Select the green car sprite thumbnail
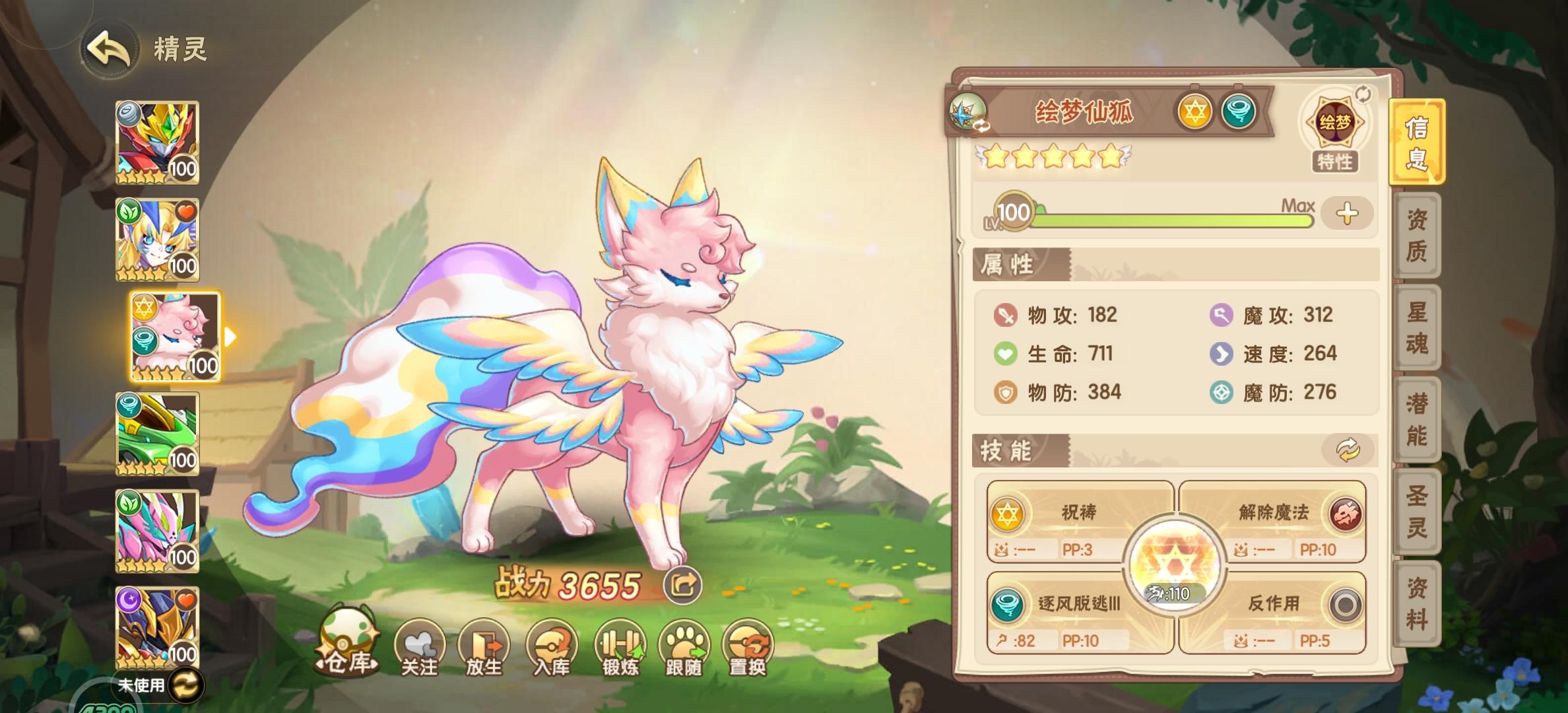 click(x=156, y=432)
